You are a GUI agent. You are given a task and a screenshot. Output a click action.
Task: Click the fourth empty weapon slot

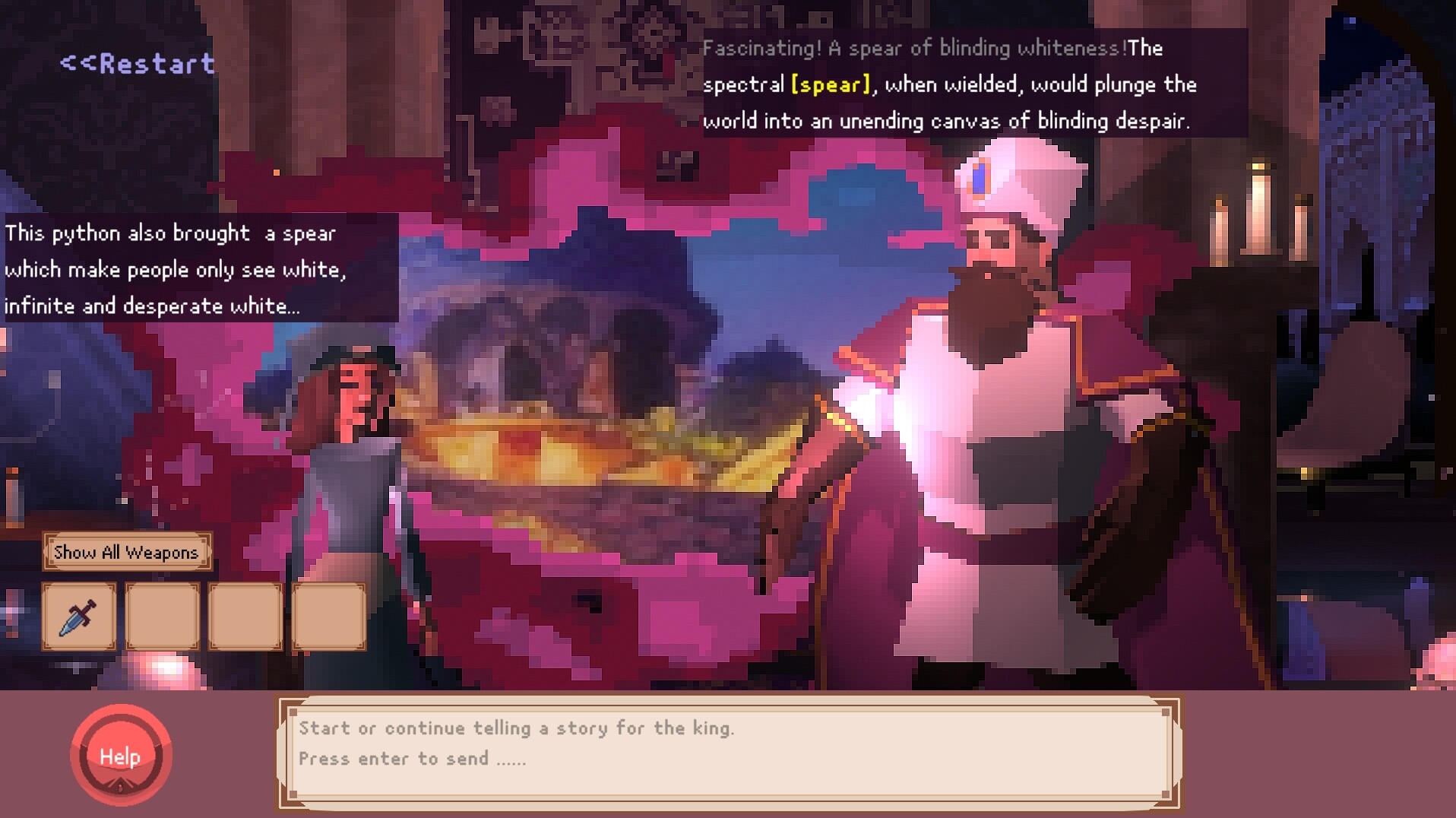[x=328, y=617]
